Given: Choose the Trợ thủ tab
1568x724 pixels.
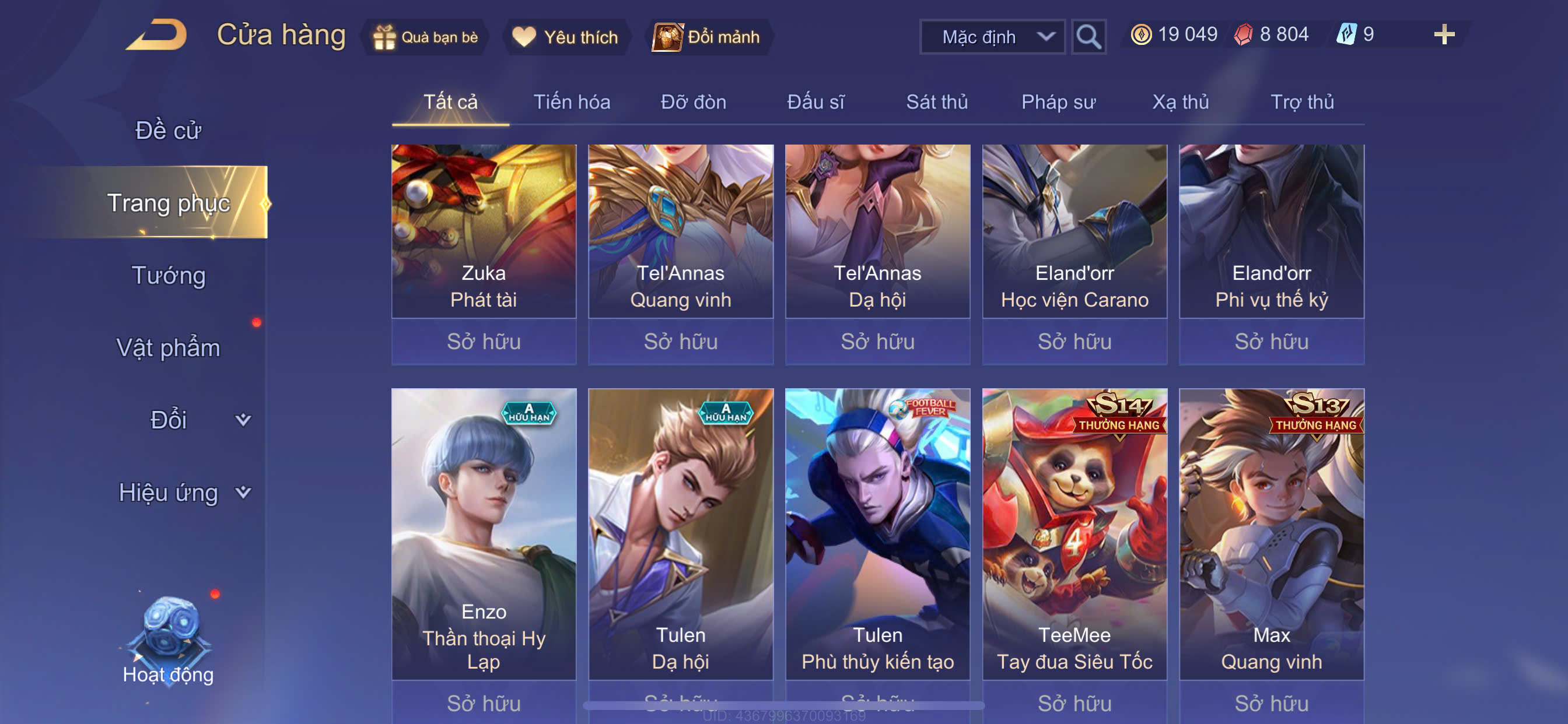Looking at the screenshot, I should (1302, 102).
